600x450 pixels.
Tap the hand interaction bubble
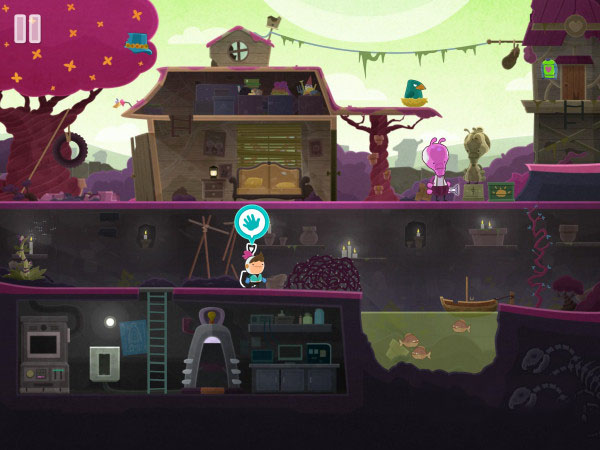250,222
